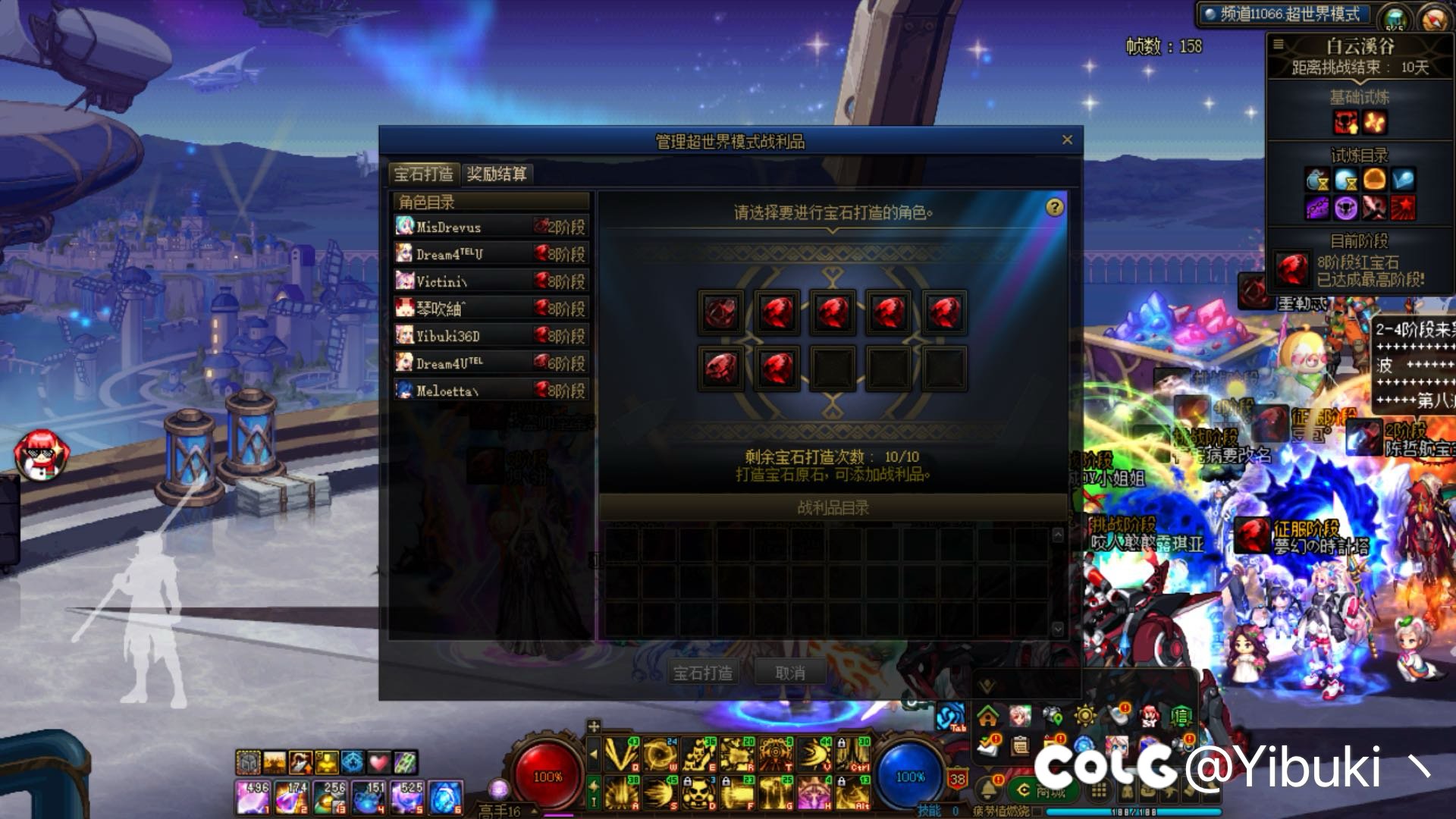Click the blue mana orb
The height and width of the screenshot is (819, 1456).
pos(910,777)
